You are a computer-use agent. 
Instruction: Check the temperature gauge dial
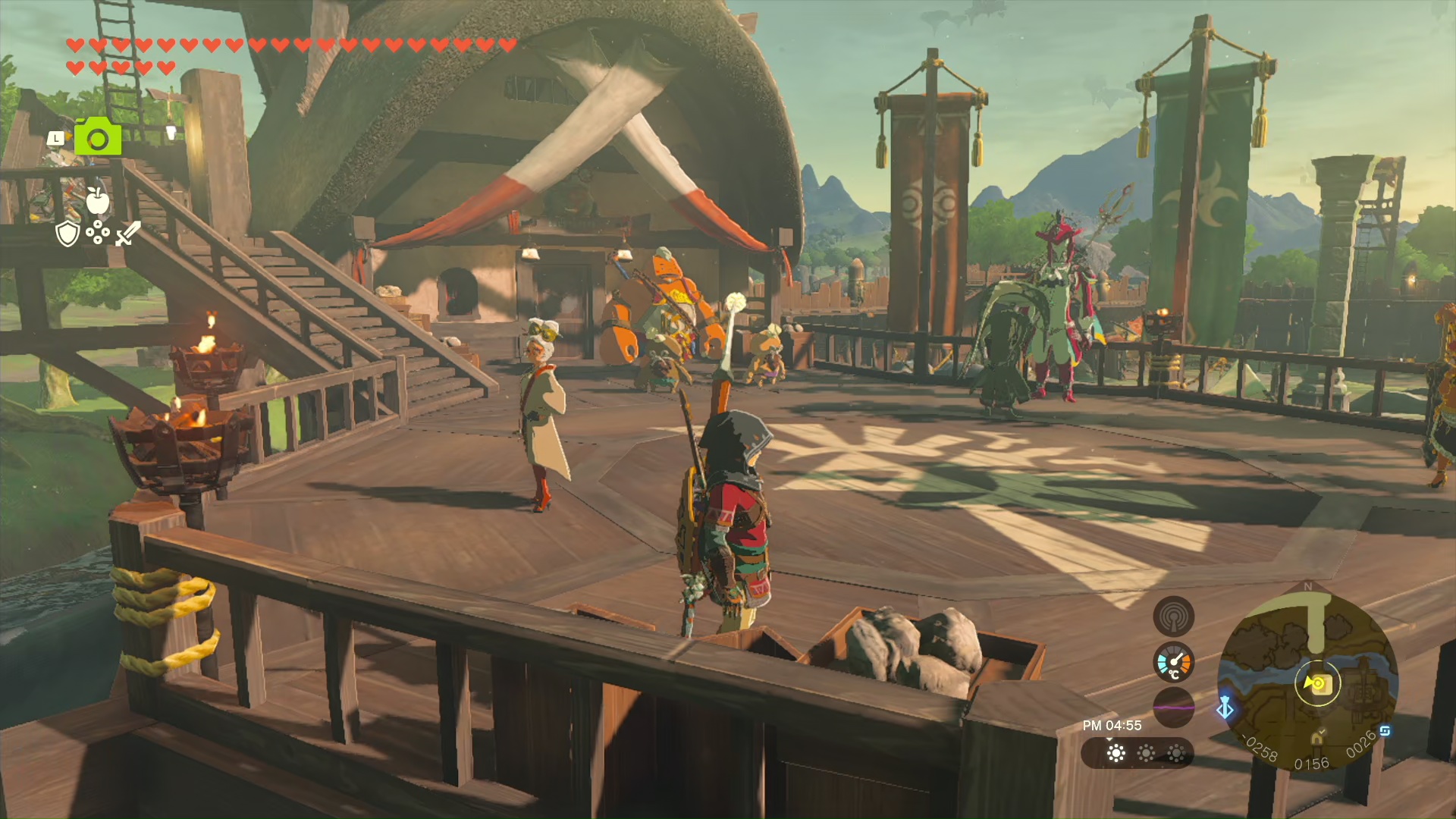tap(1173, 662)
